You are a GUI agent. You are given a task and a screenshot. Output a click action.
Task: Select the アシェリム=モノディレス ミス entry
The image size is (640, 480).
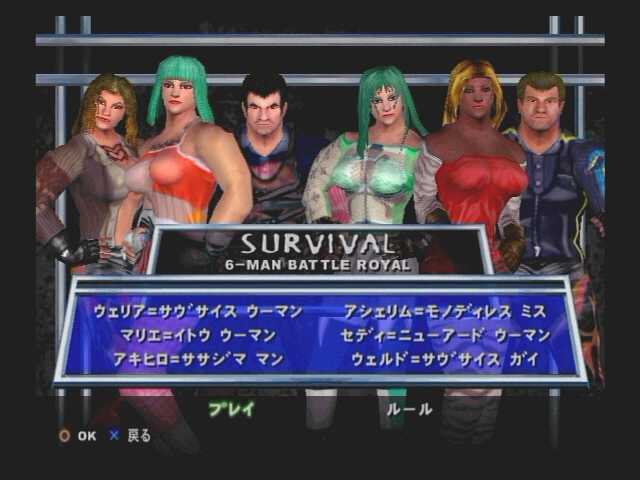(445, 311)
